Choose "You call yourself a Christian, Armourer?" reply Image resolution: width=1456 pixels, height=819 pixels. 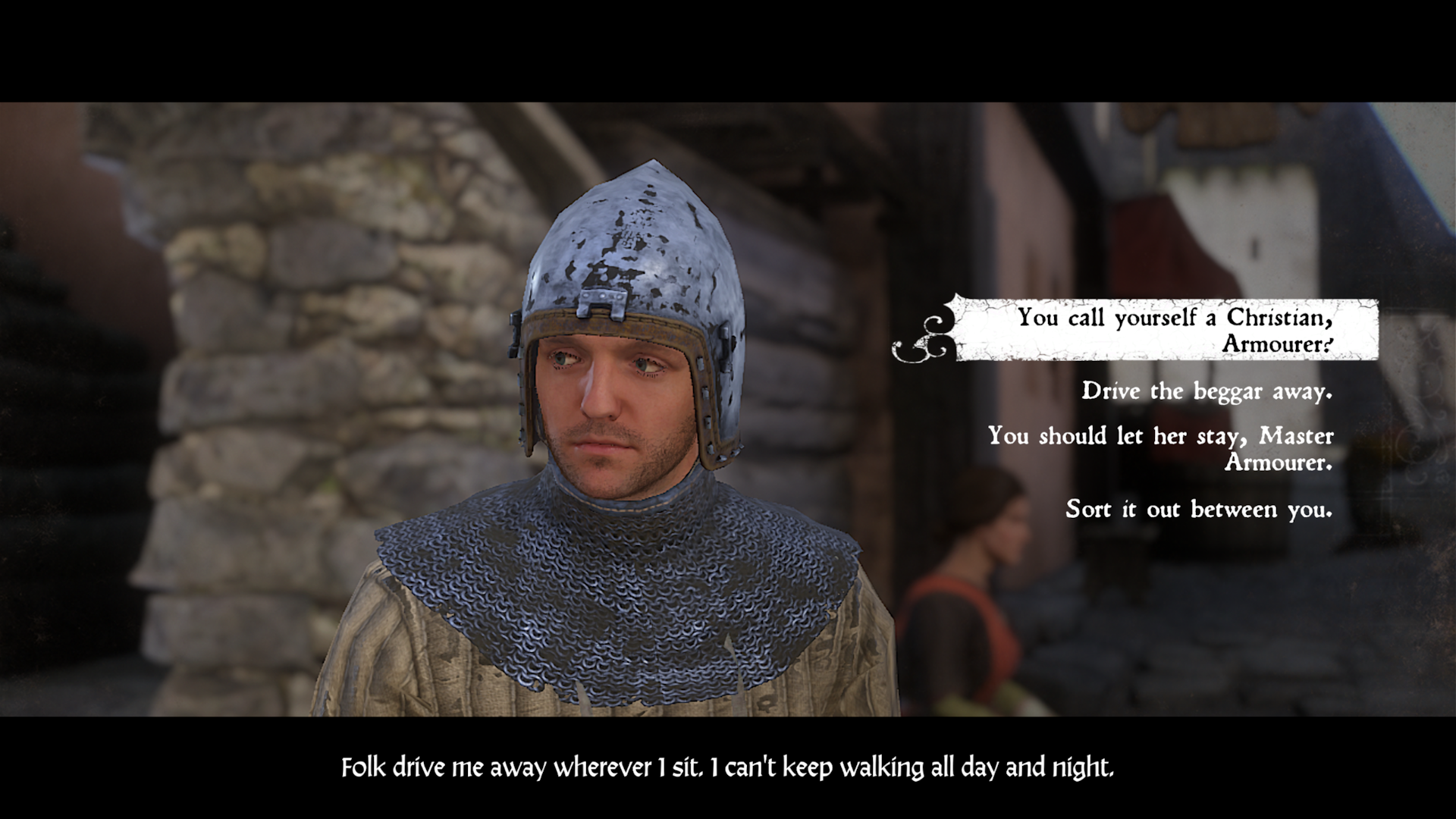coord(1174,330)
